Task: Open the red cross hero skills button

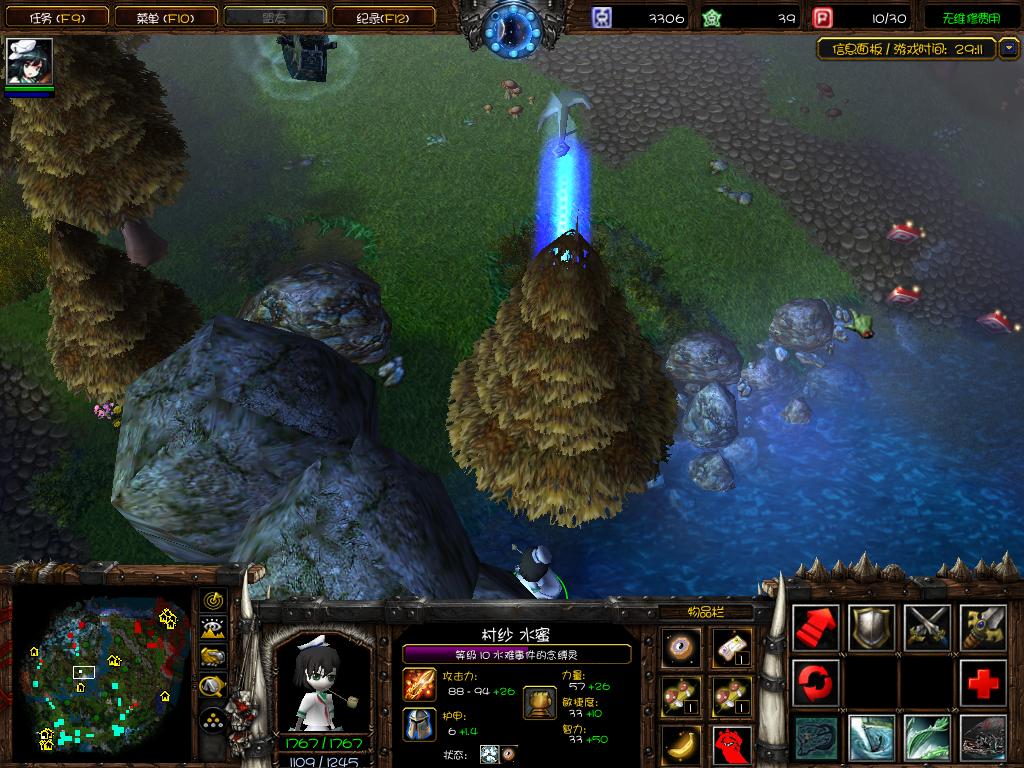Action: 982,684
